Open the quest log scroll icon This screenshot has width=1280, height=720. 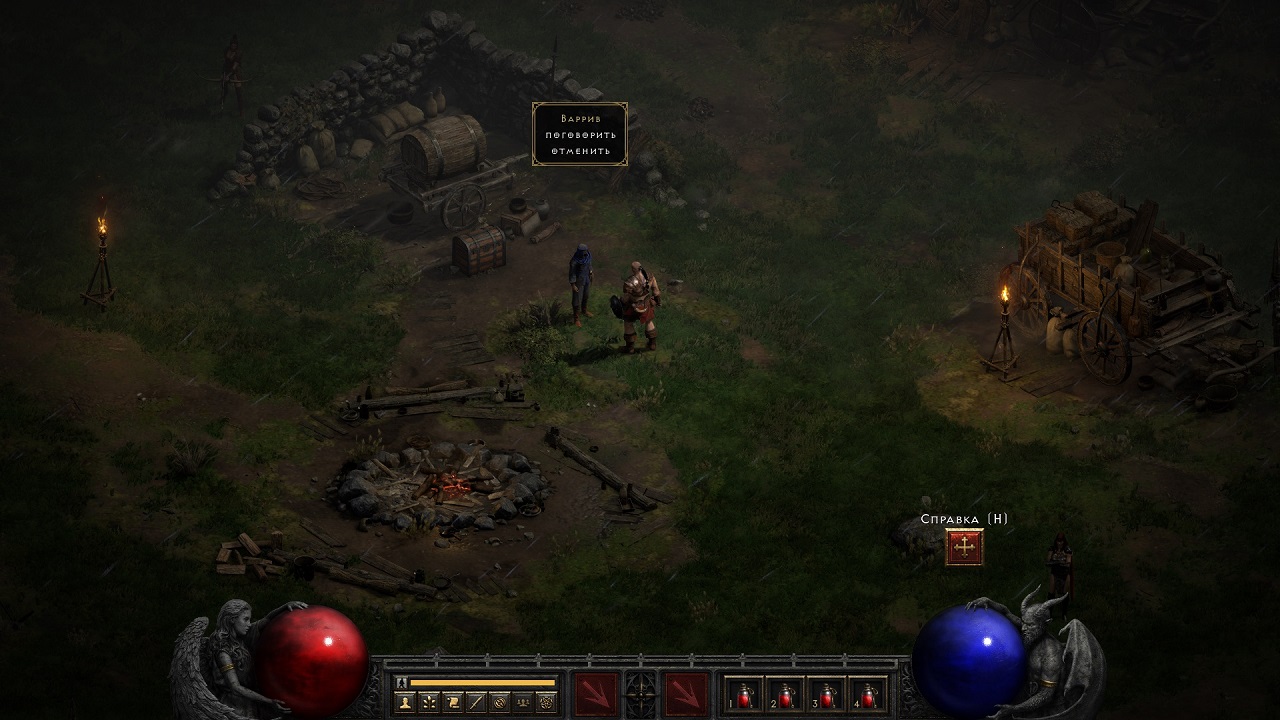(453, 703)
